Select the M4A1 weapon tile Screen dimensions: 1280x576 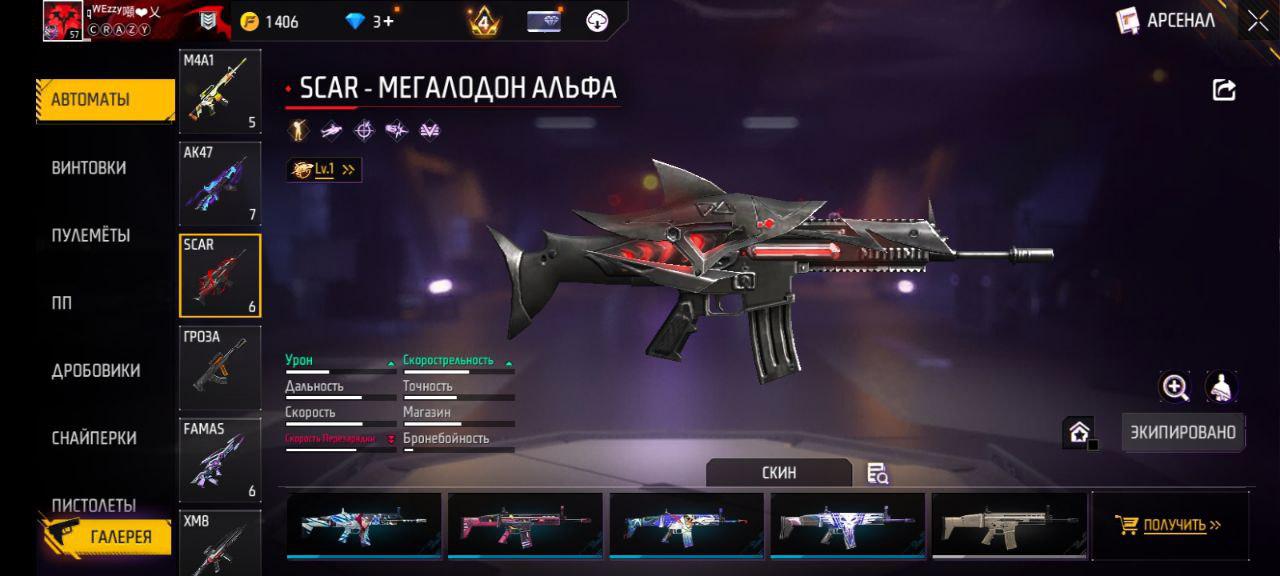220,92
